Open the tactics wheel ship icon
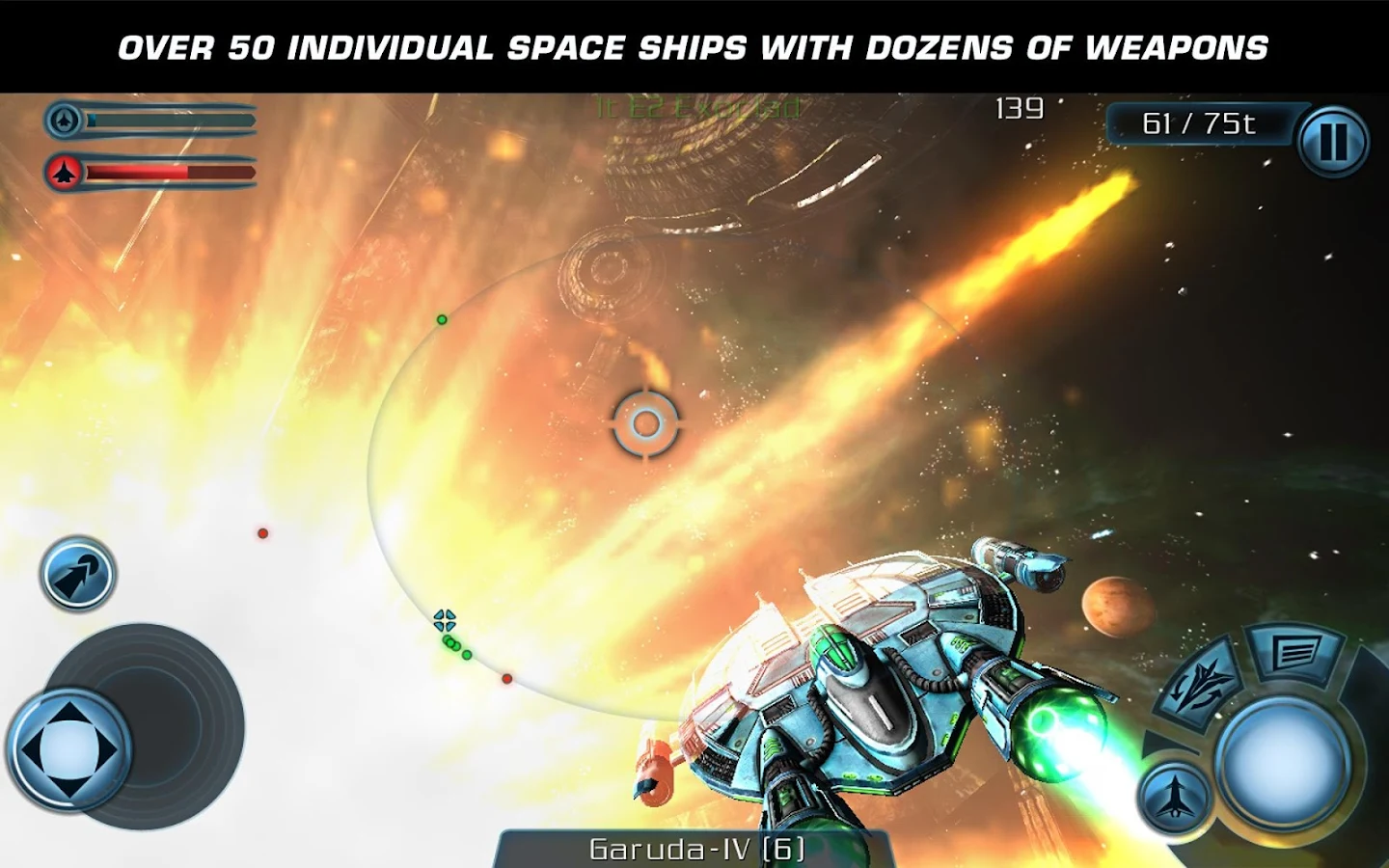Image resolution: width=1389 pixels, height=868 pixels. pos(1197,678)
